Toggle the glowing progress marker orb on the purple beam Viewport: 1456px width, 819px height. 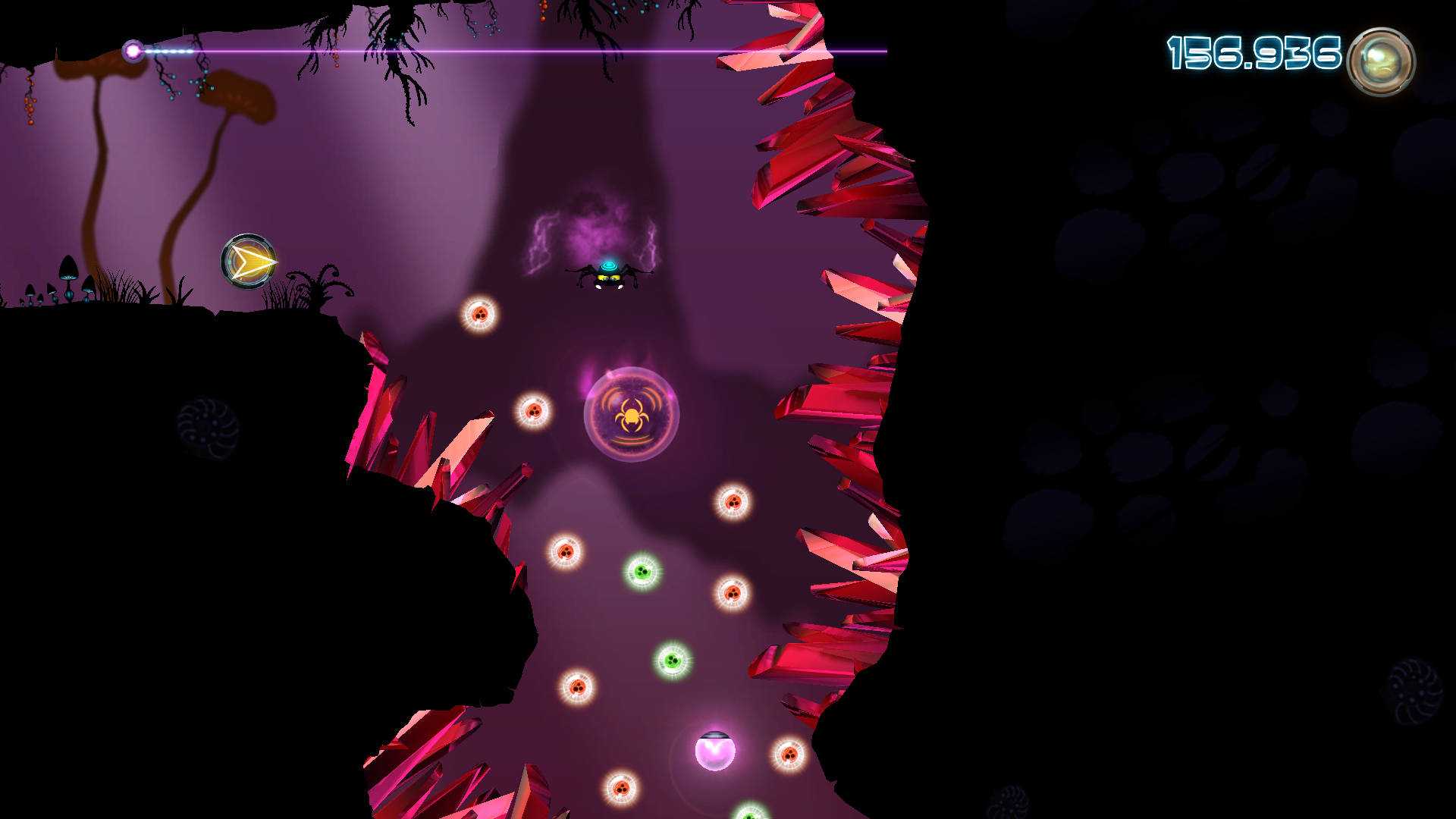(x=133, y=50)
